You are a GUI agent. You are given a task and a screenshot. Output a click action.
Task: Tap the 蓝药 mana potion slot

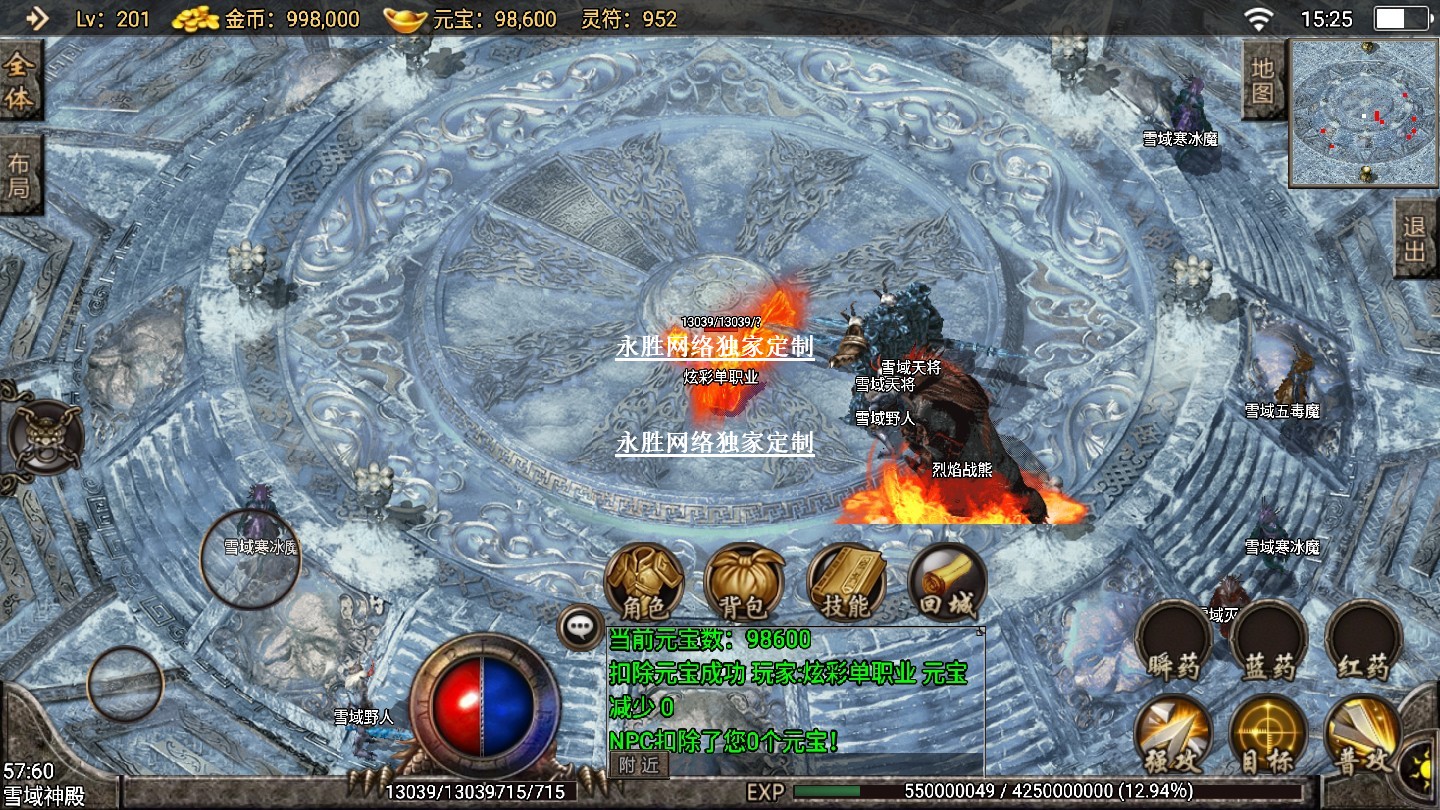(1268, 640)
